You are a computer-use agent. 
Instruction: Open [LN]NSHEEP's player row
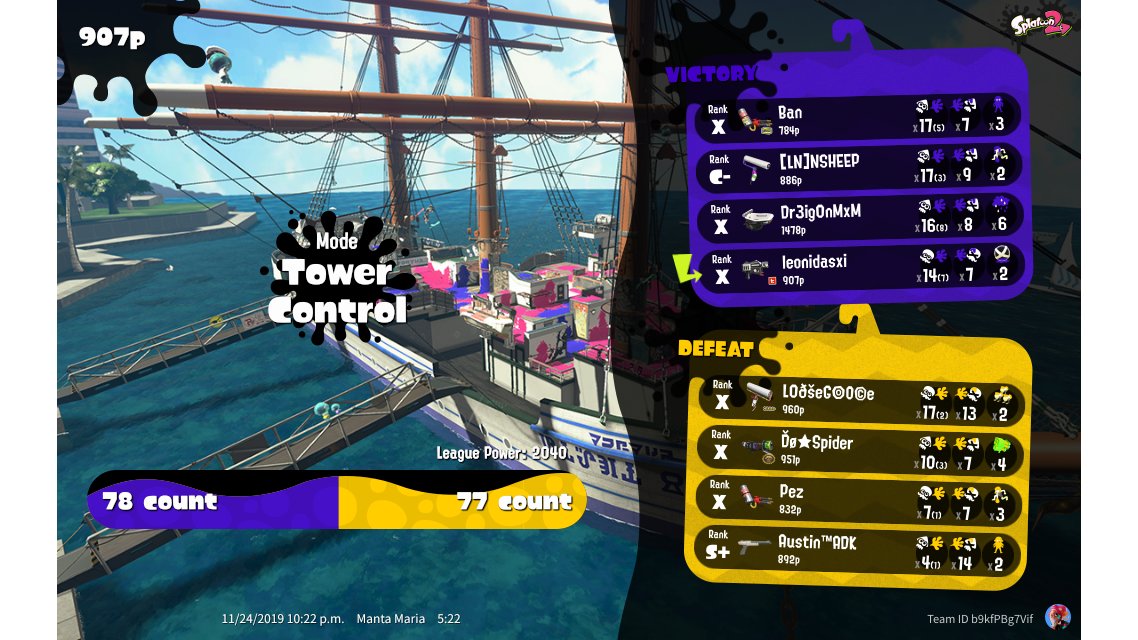point(857,167)
